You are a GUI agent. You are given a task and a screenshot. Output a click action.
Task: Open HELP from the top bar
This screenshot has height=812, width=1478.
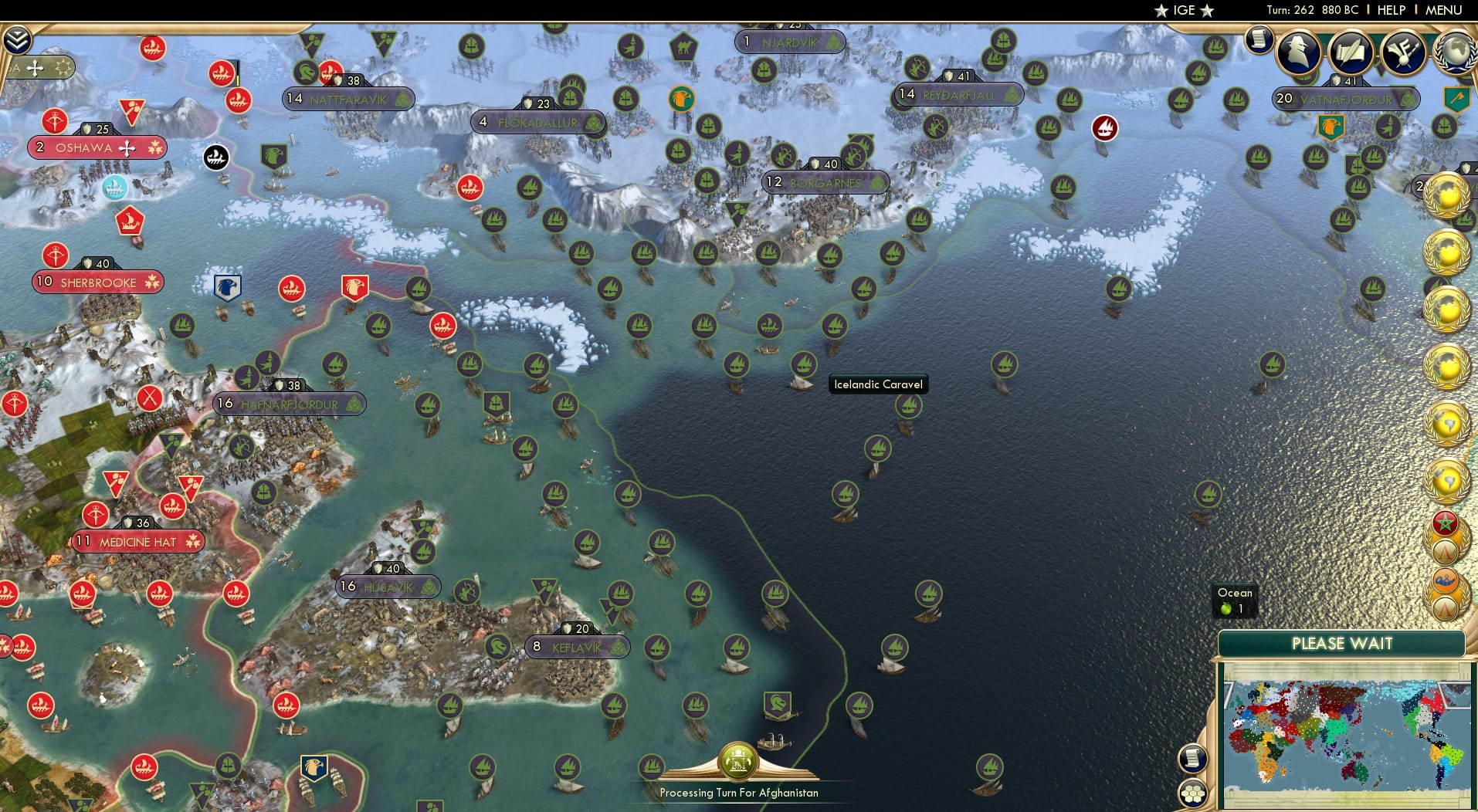click(x=1390, y=10)
